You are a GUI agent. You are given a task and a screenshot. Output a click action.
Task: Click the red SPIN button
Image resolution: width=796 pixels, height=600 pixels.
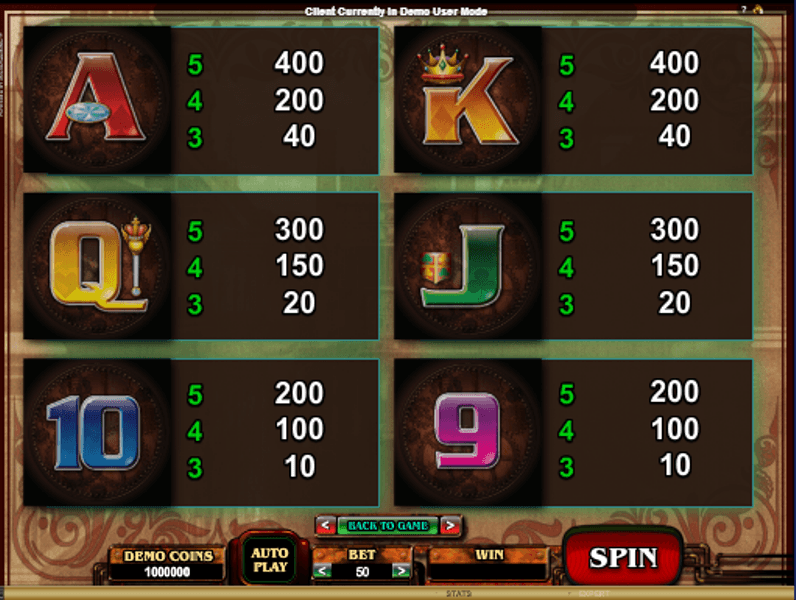(622, 557)
